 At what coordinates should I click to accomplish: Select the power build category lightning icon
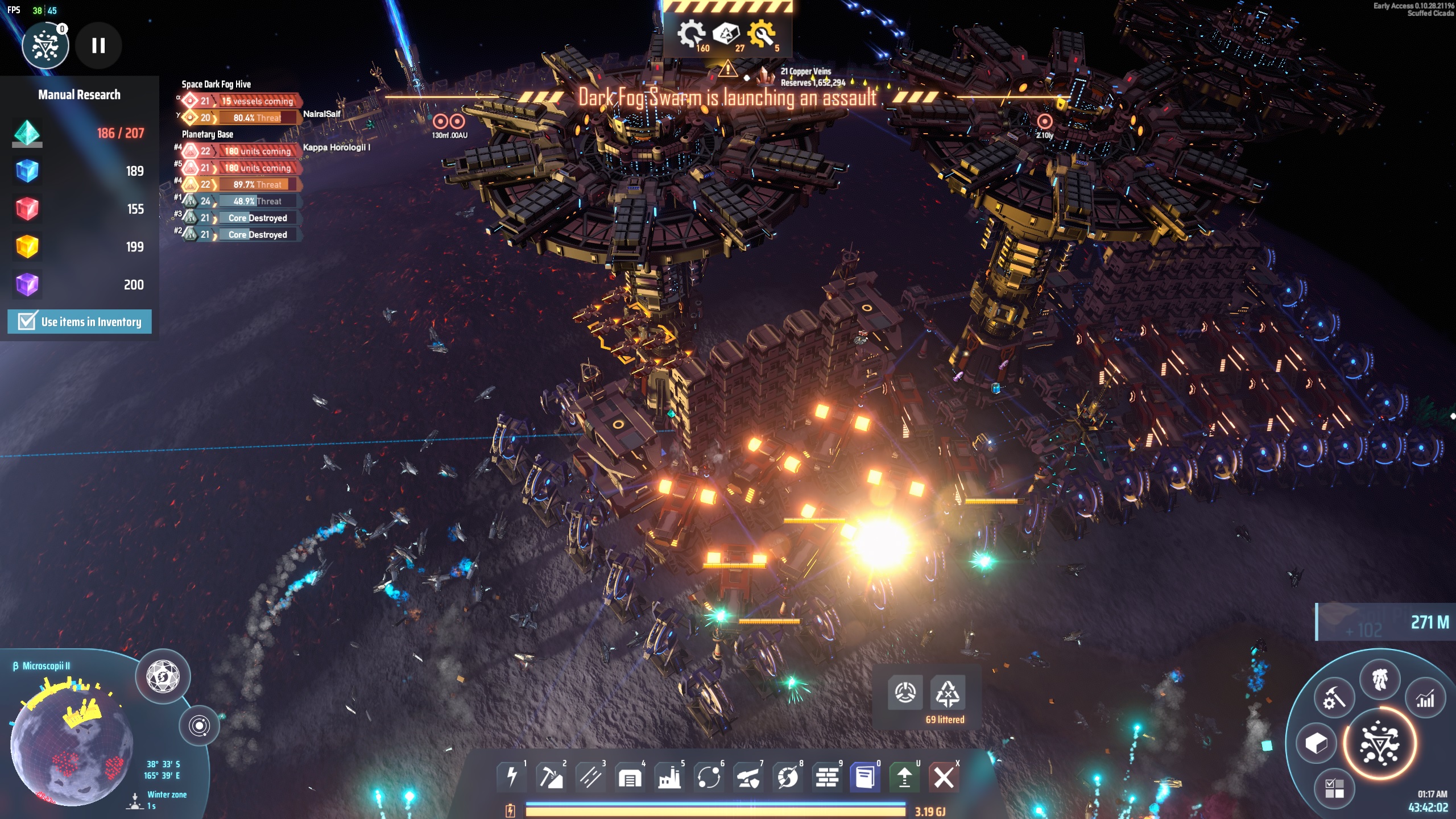coord(512,777)
